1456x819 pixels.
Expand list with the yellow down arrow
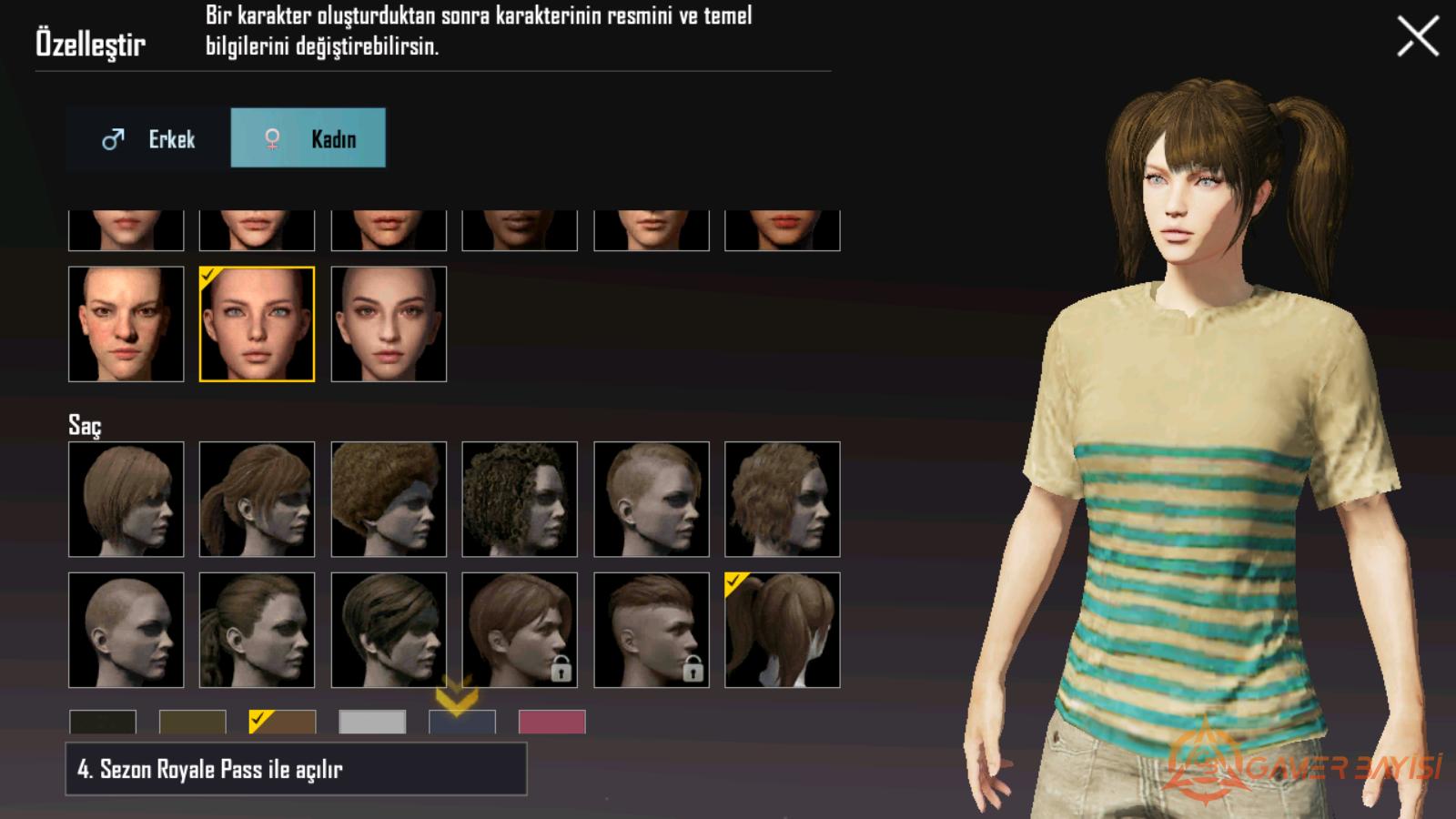coord(456,696)
